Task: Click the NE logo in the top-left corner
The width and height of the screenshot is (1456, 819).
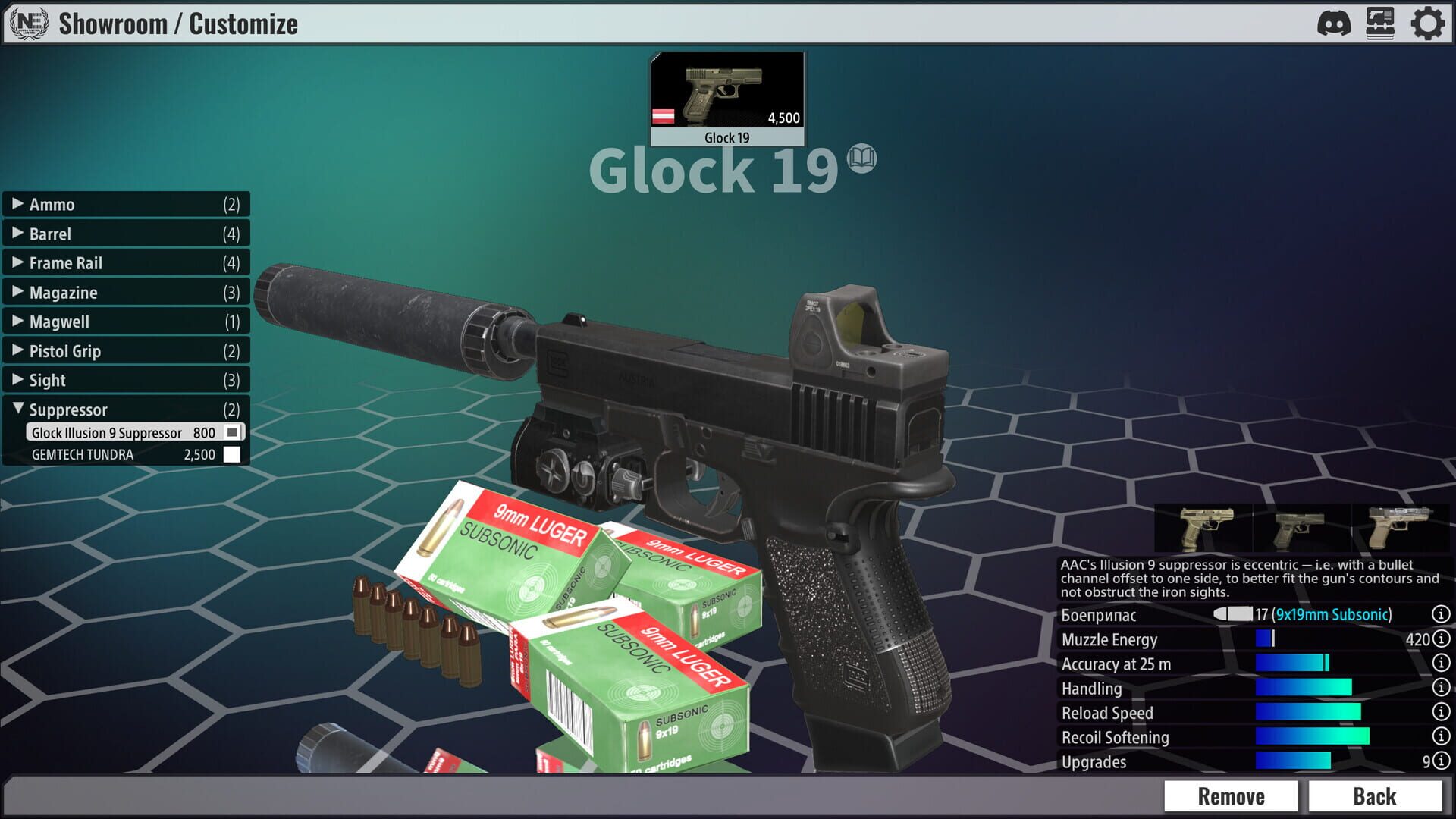Action: pos(25,24)
